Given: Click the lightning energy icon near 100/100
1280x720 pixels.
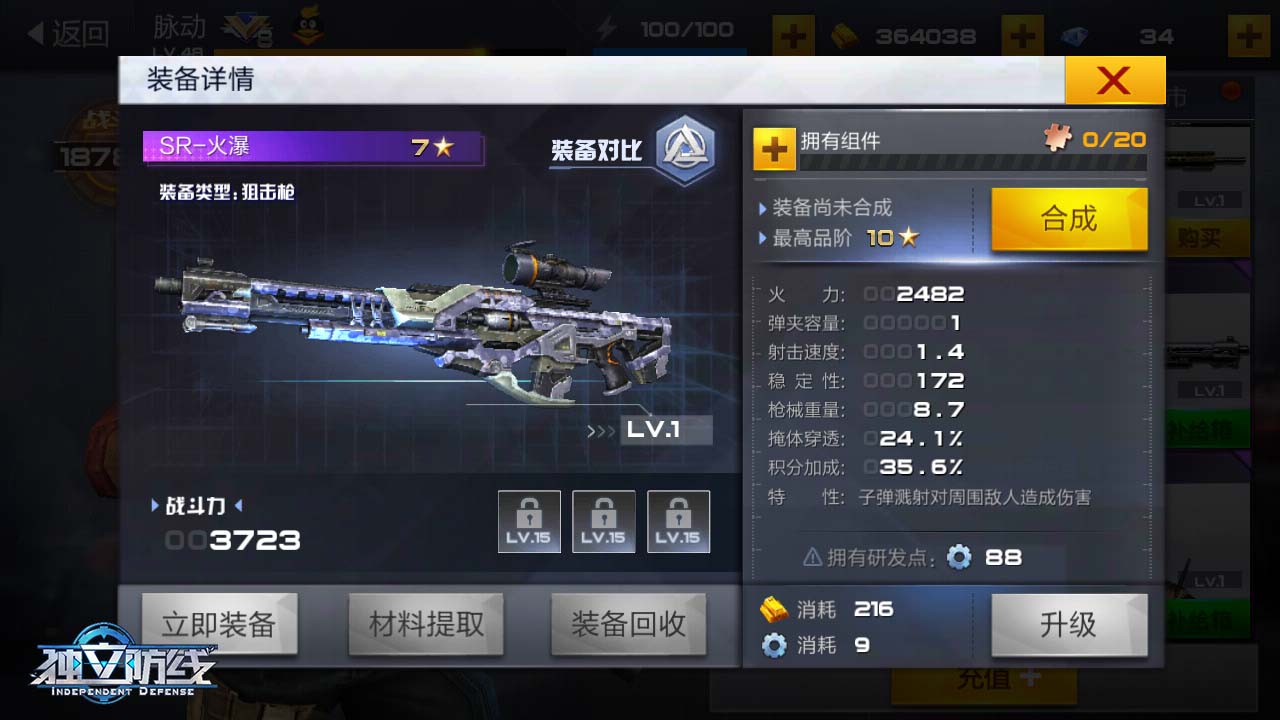Looking at the screenshot, I should click(605, 30).
